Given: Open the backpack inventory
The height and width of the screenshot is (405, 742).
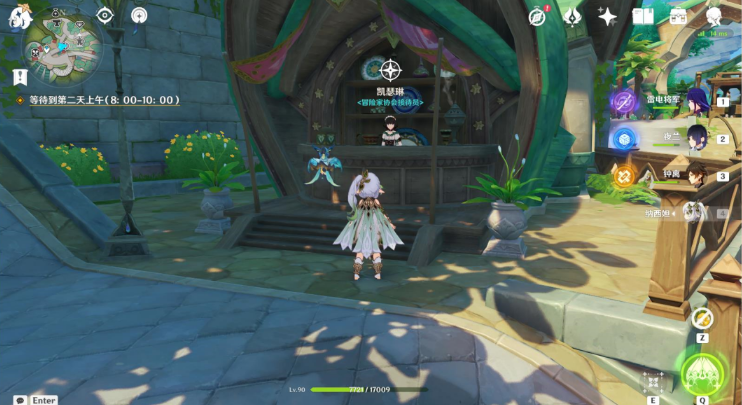Looking at the screenshot, I should click(679, 16).
